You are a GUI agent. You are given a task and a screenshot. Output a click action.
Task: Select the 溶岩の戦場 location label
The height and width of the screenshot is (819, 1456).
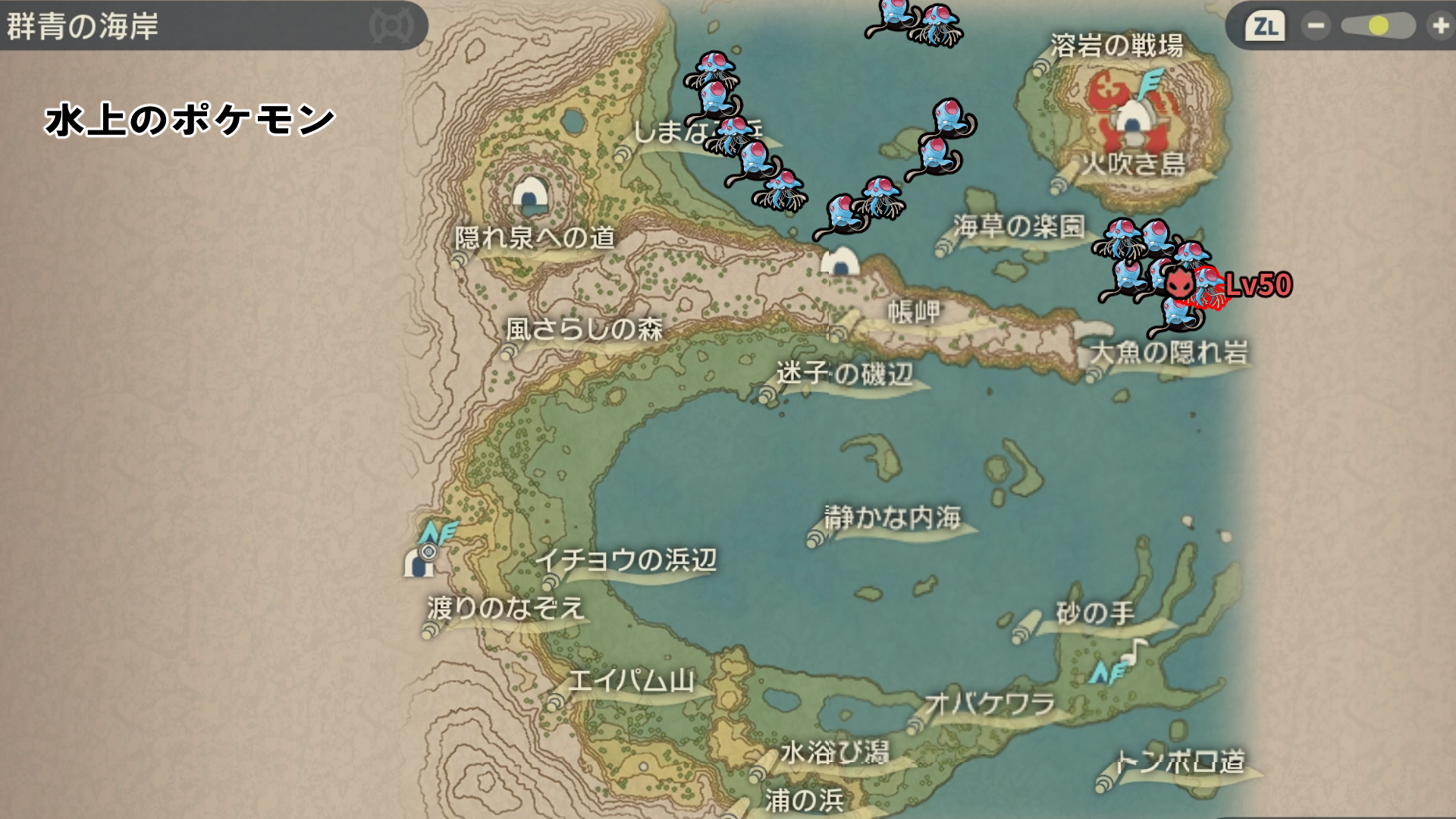(x=1116, y=46)
